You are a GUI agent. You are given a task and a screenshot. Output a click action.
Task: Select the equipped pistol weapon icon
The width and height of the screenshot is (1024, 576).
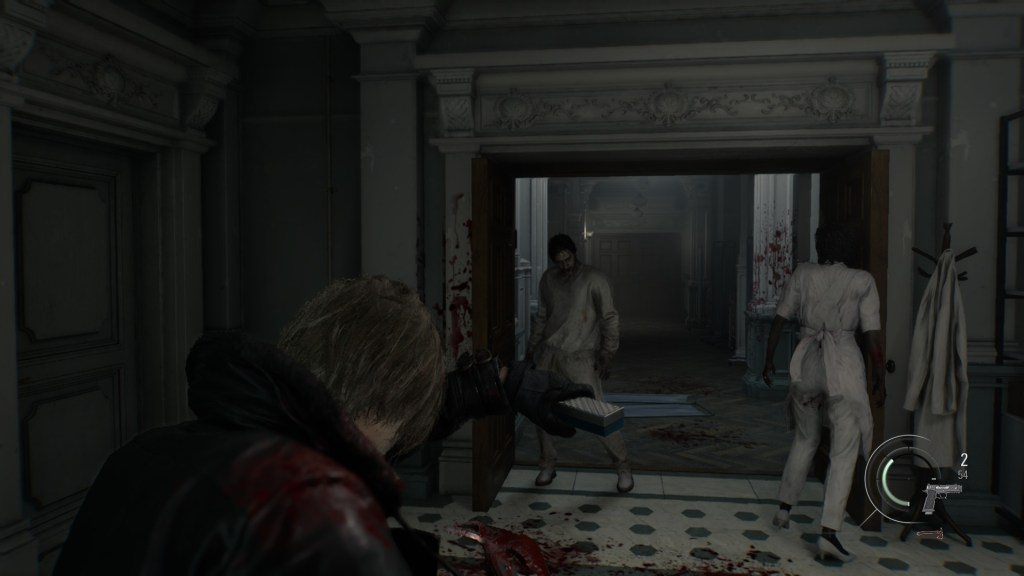pyautogui.click(x=940, y=496)
